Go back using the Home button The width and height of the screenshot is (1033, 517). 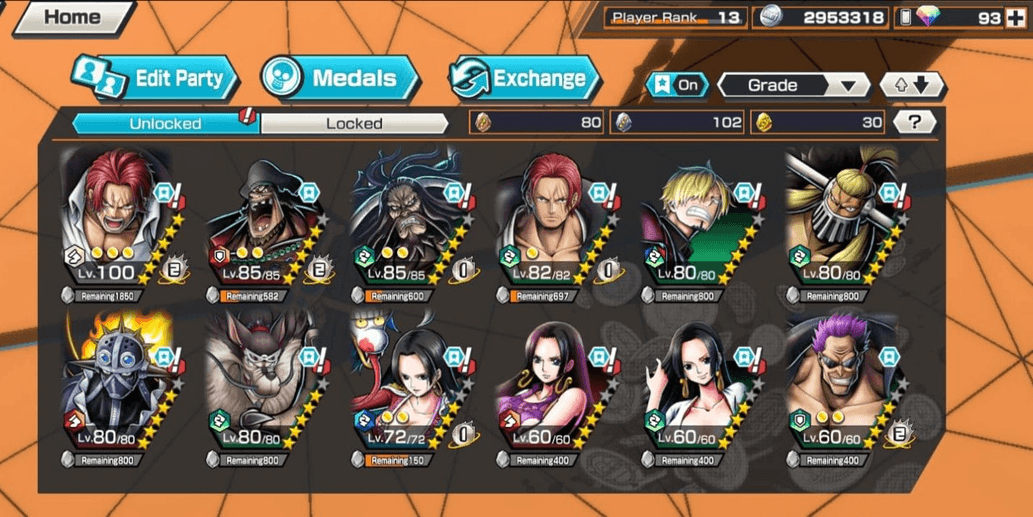pyautogui.click(x=70, y=17)
